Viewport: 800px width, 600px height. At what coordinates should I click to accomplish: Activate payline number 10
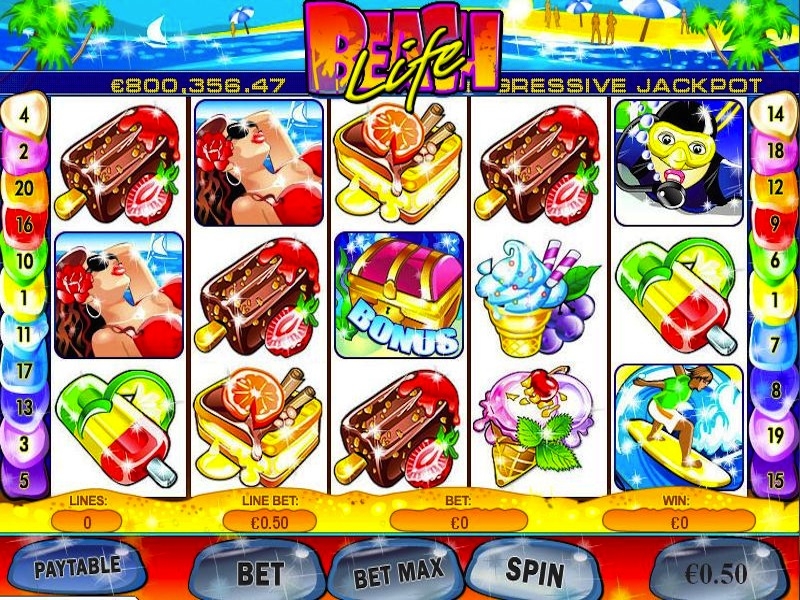pyautogui.click(x=24, y=262)
